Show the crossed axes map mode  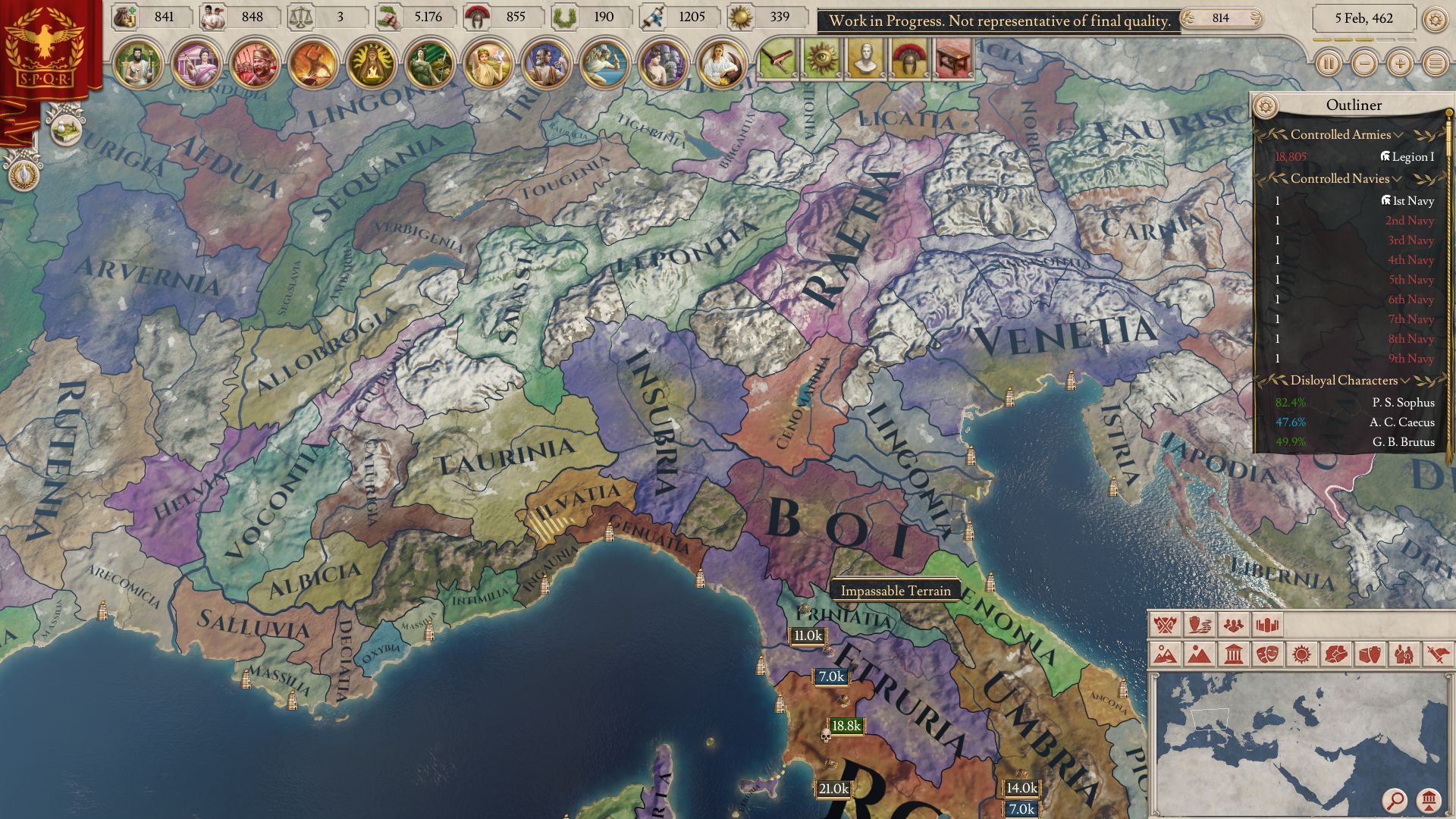click(1165, 625)
